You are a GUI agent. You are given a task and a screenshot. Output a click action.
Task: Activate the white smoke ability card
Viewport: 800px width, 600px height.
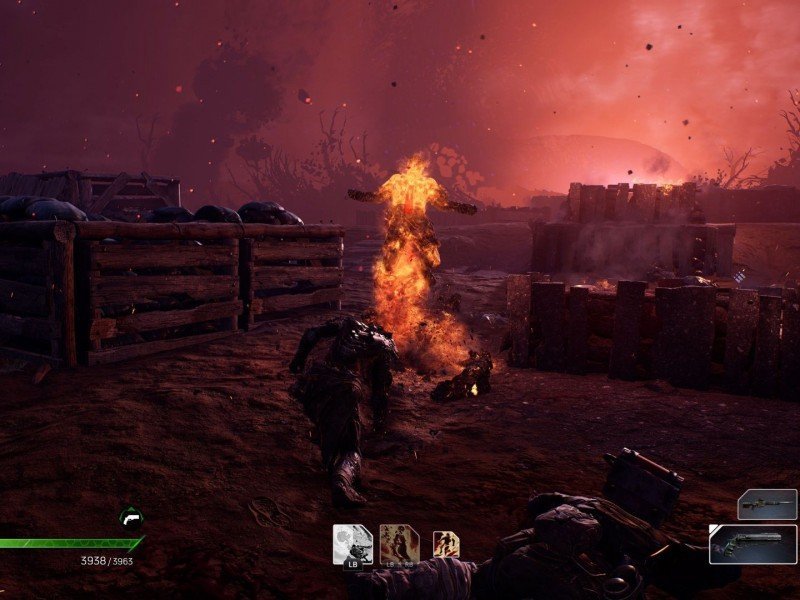click(352, 543)
